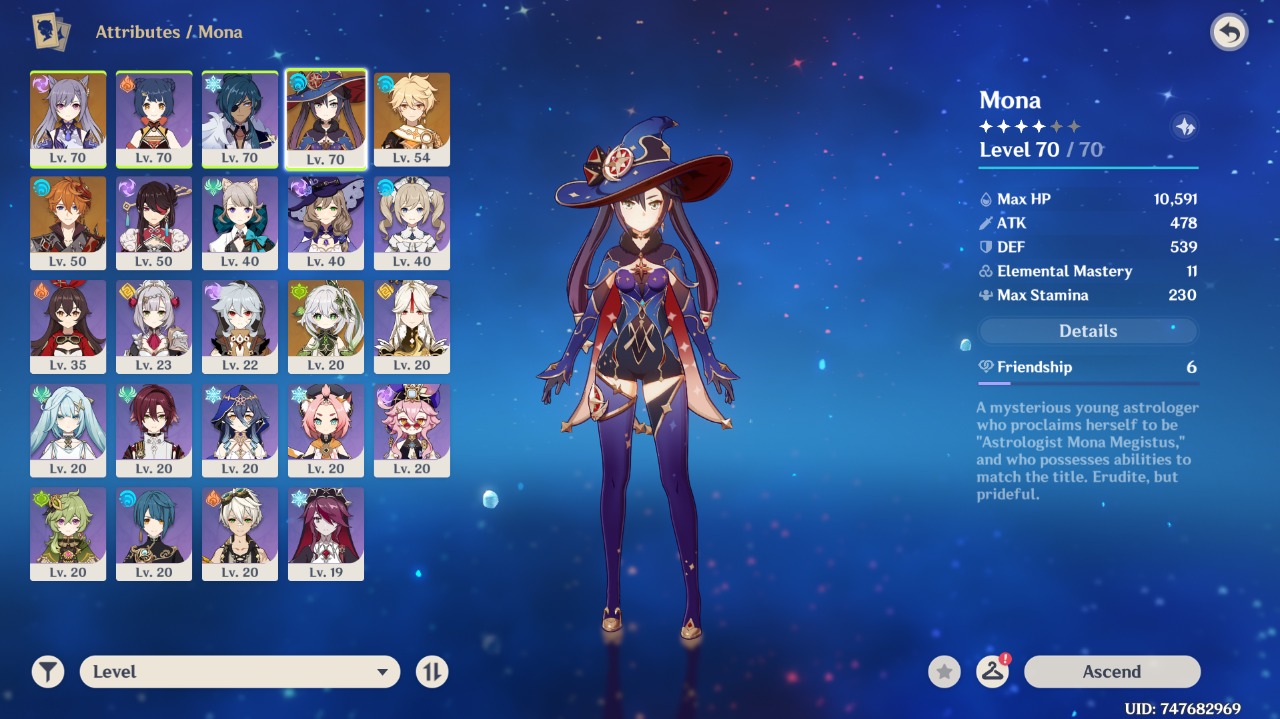Screen dimensions: 1280x719
Task: Select the Lv. 54 blond Traveler portrait
Action: click(x=412, y=118)
